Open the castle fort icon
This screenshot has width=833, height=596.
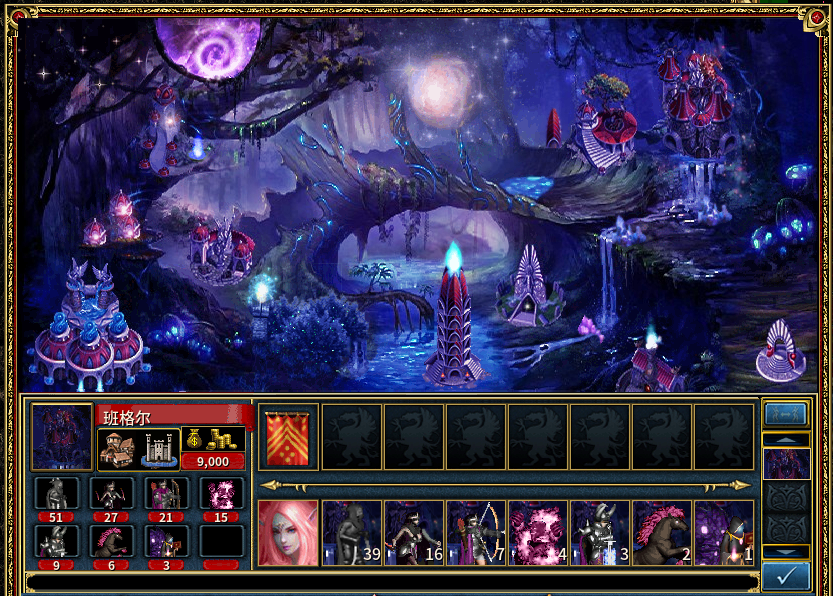coord(161,449)
